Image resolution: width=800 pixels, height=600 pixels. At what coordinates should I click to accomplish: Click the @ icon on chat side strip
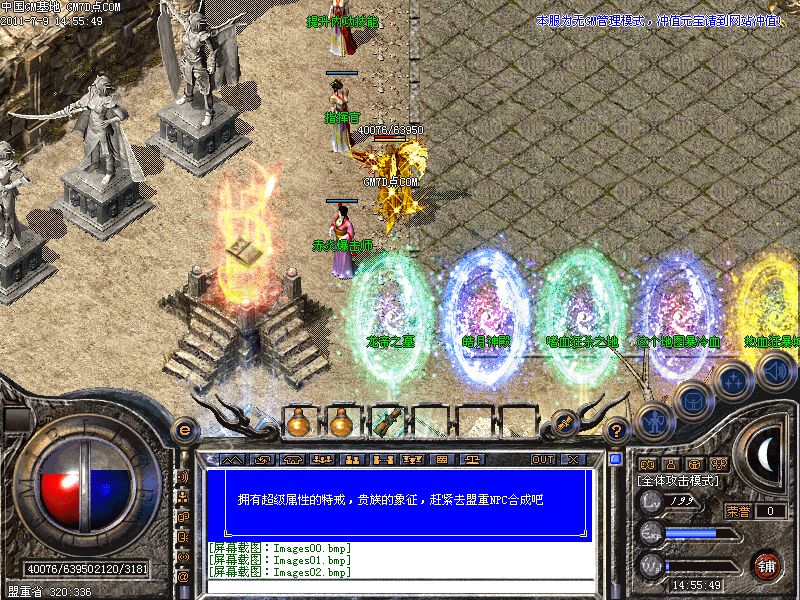(183, 577)
